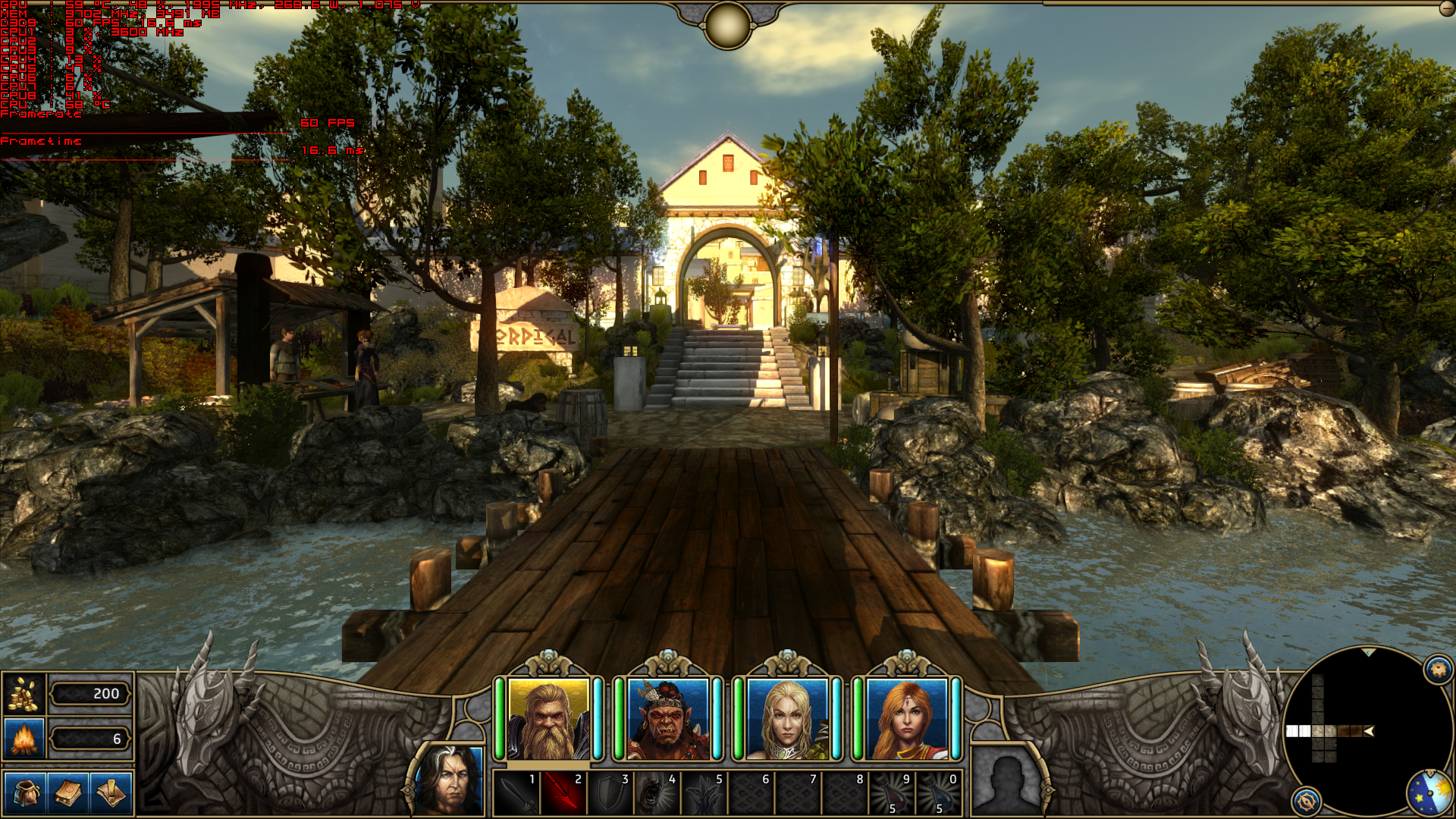
Task: Activate the shield defend action
Action: point(610,793)
